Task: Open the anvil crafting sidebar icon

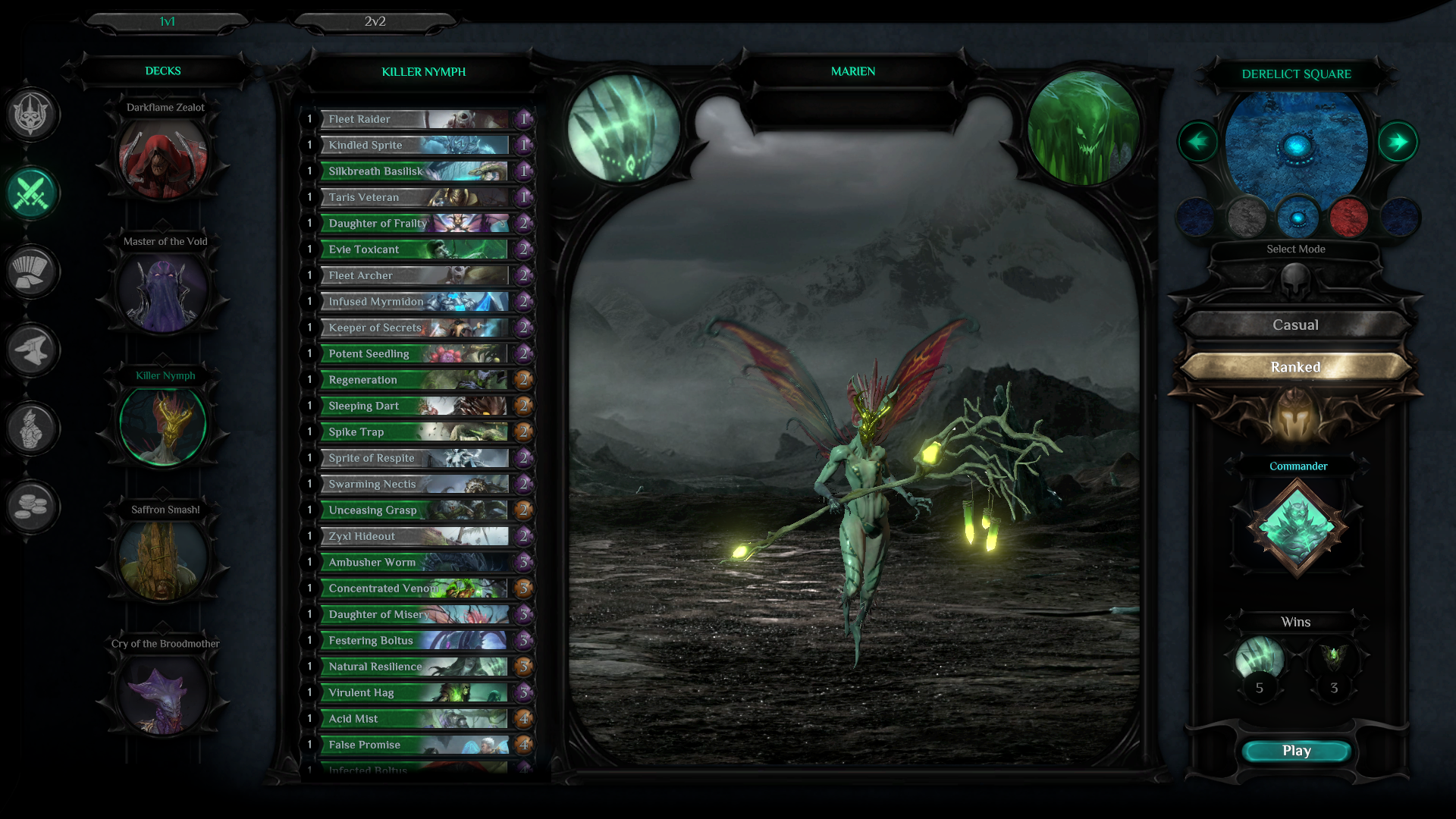Action: 31,350
